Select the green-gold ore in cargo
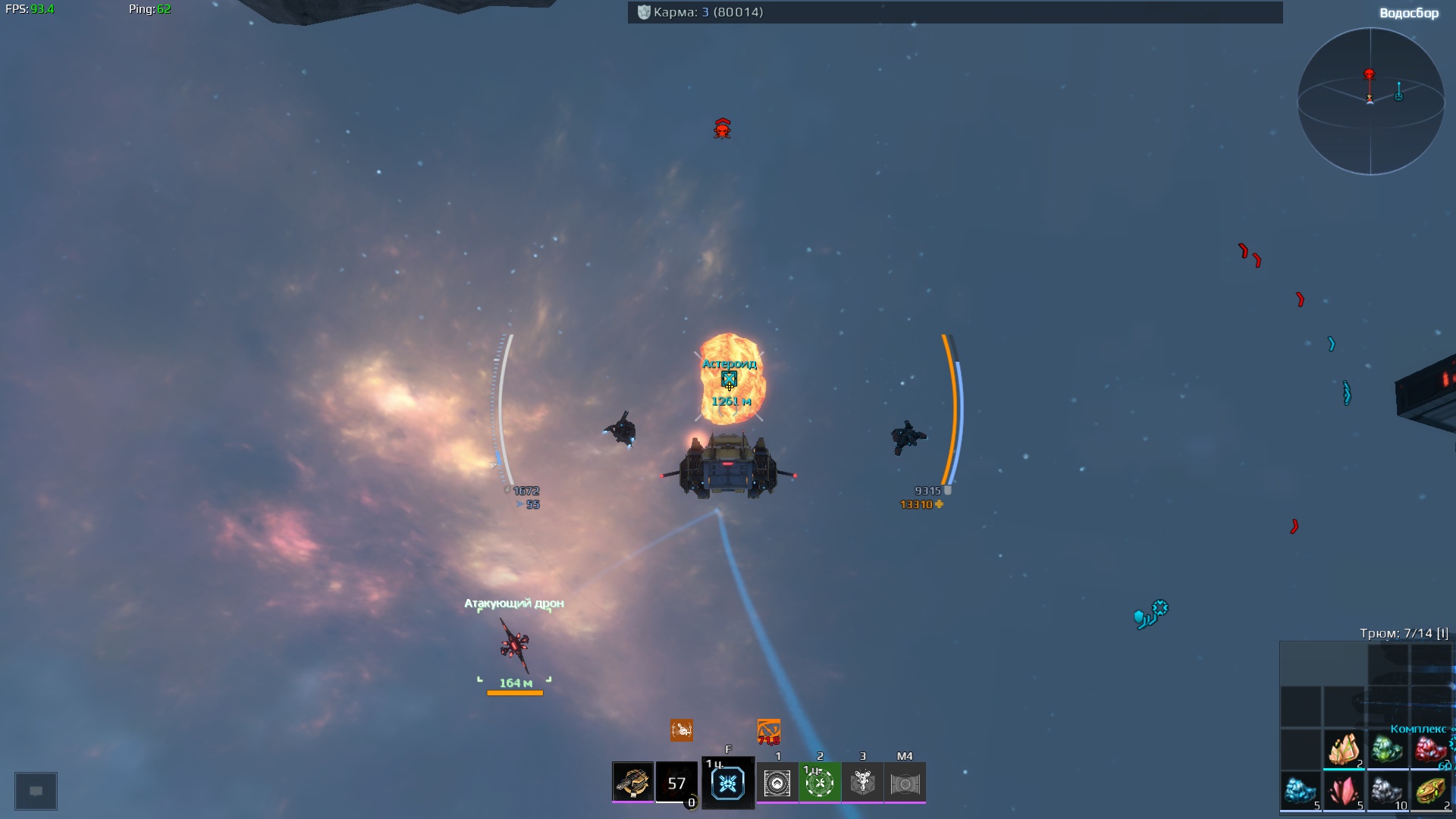This screenshot has width=1456, height=819. (x=1430, y=791)
